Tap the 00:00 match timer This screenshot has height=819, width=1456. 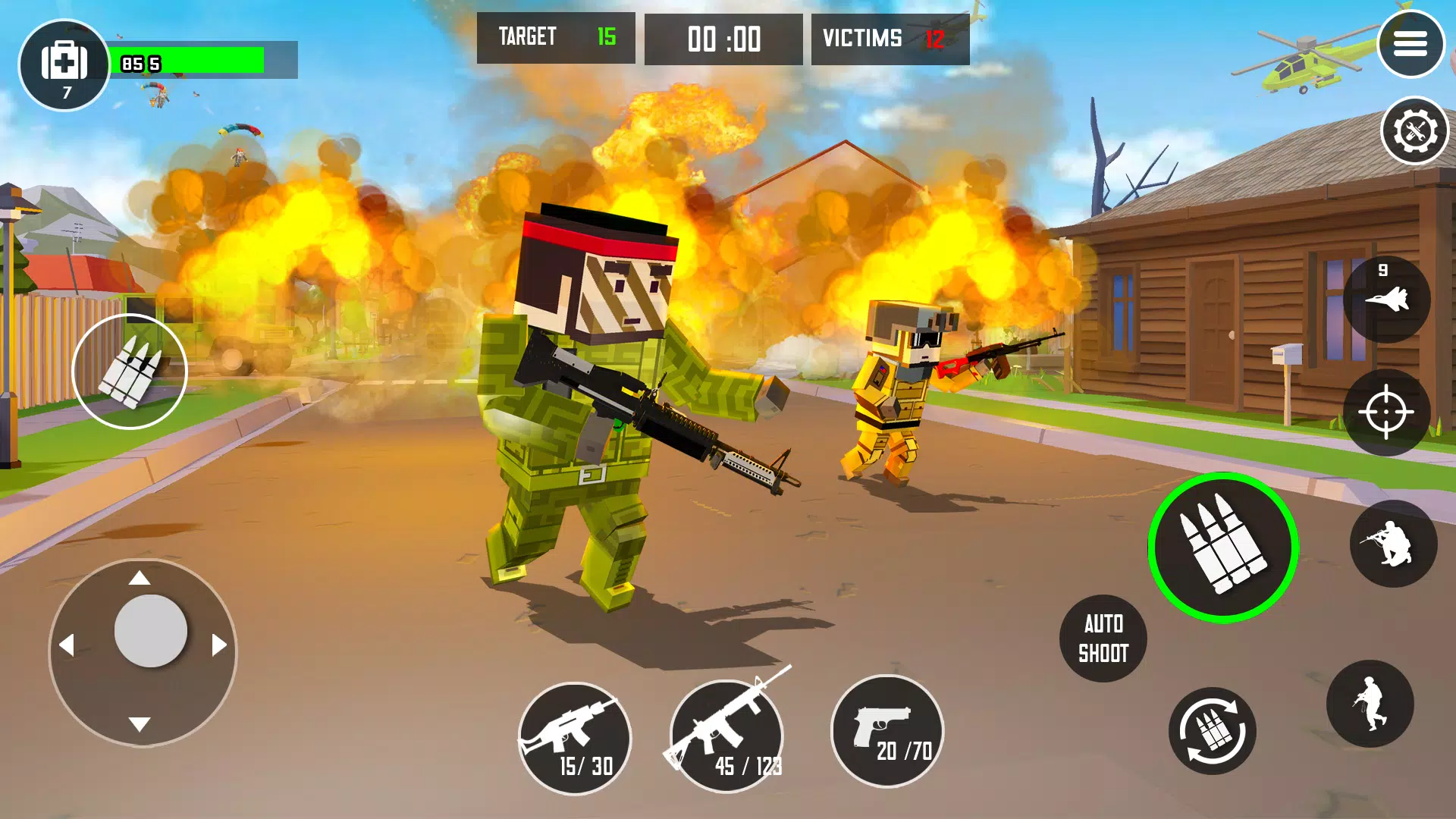(x=723, y=38)
